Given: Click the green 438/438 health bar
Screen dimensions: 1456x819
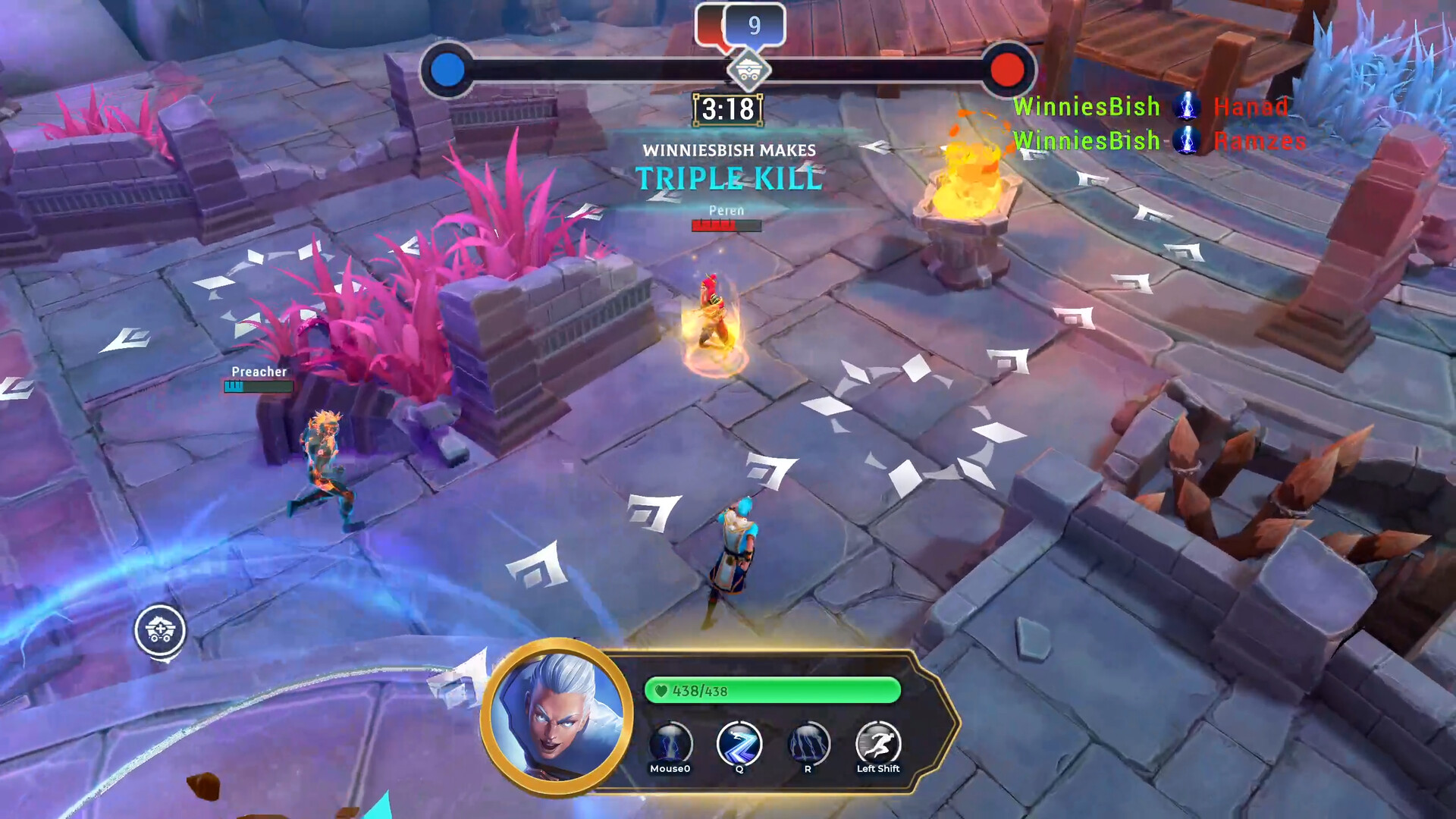Looking at the screenshot, I should point(771,692).
